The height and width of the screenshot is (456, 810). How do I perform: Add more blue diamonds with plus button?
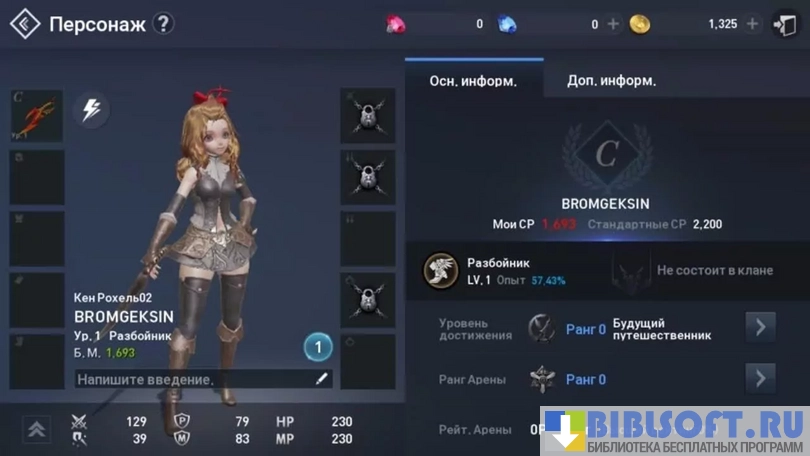click(x=614, y=24)
